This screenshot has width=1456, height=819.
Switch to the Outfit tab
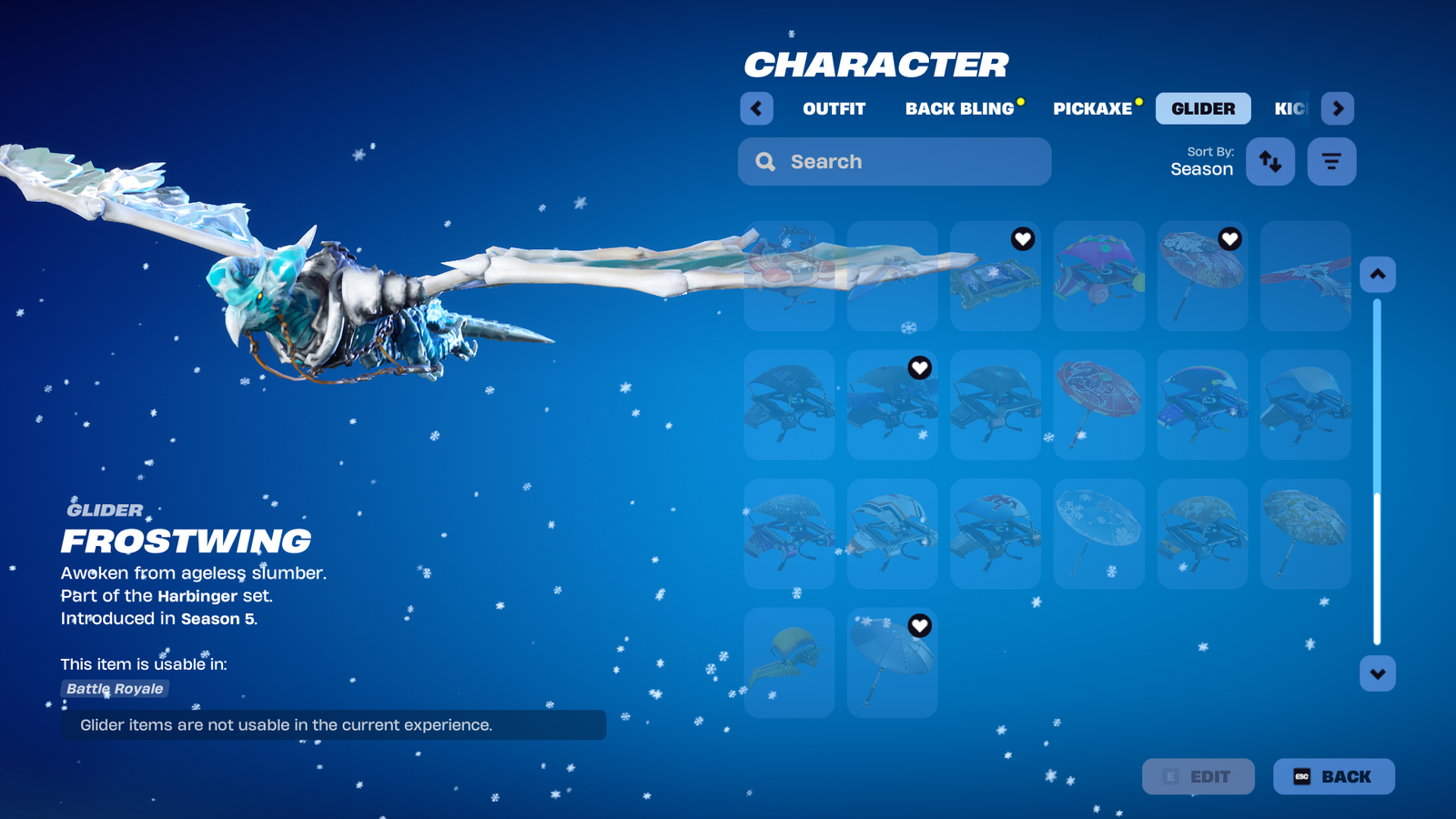[834, 108]
